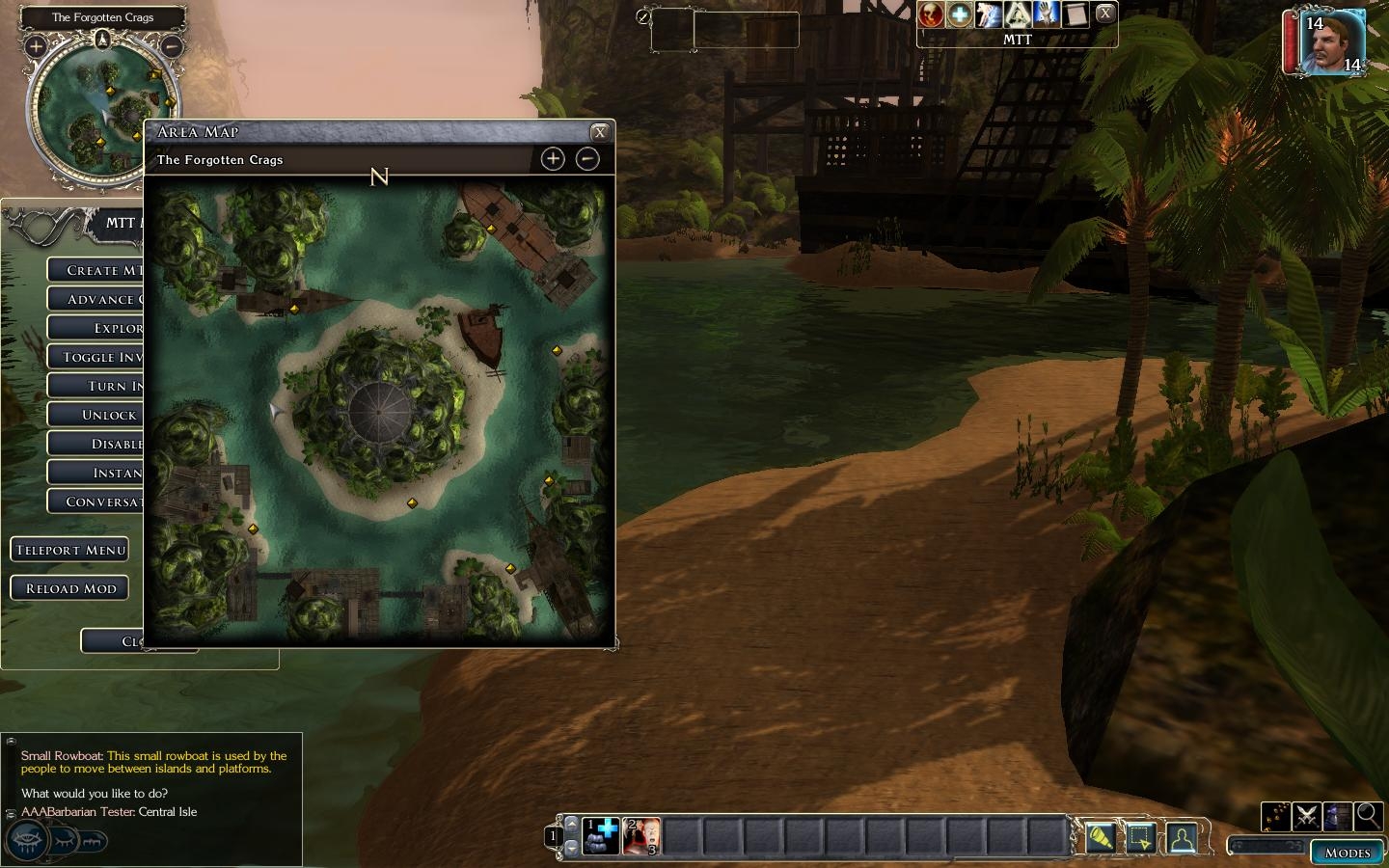Click the scroll icon on MTT toolbar
The height and width of the screenshot is (868, 1389).
[x=1076, y=14]
